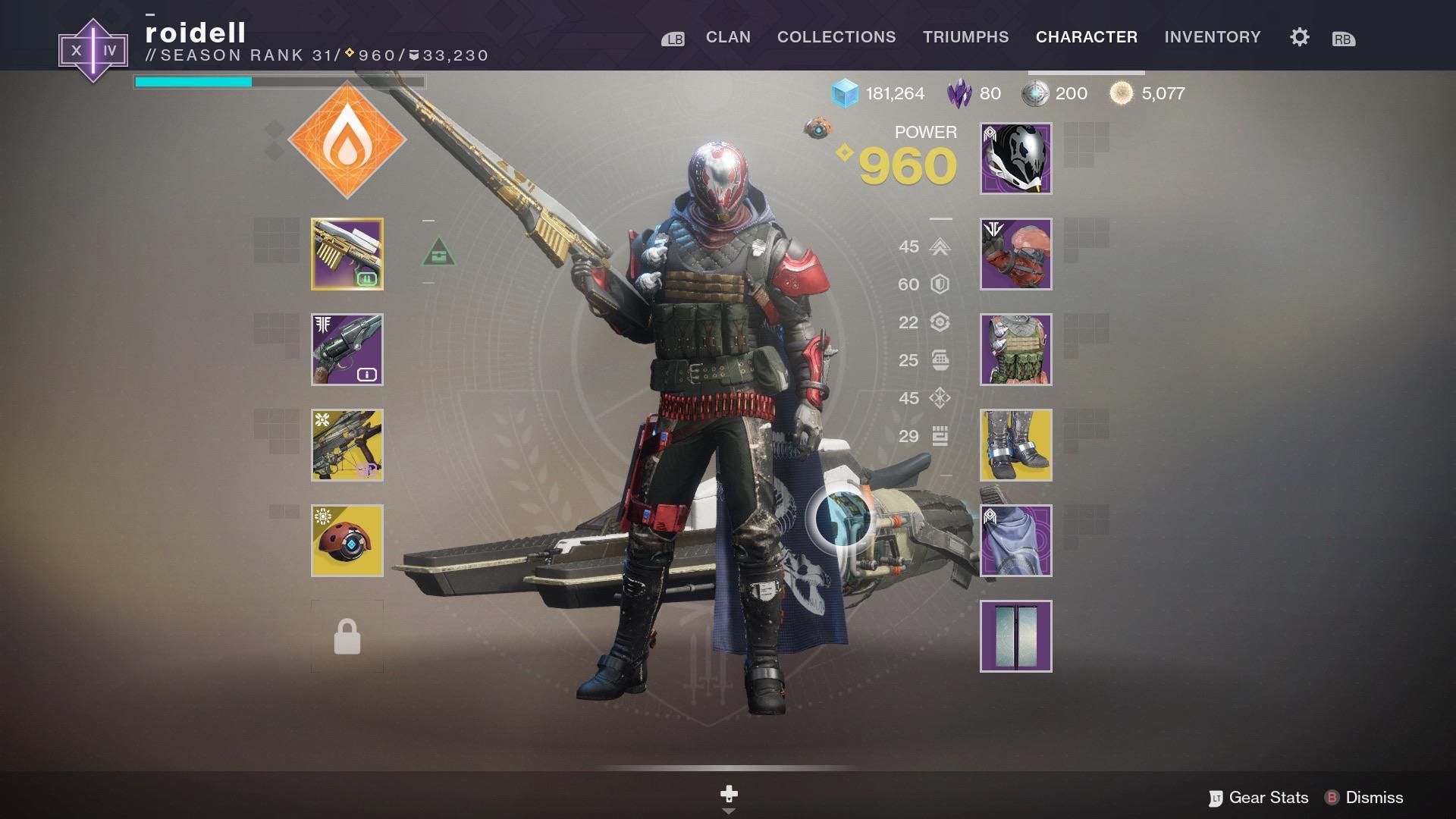
Task: Open the emblem slot below the cloak
Action: [x=1015, y=636]
